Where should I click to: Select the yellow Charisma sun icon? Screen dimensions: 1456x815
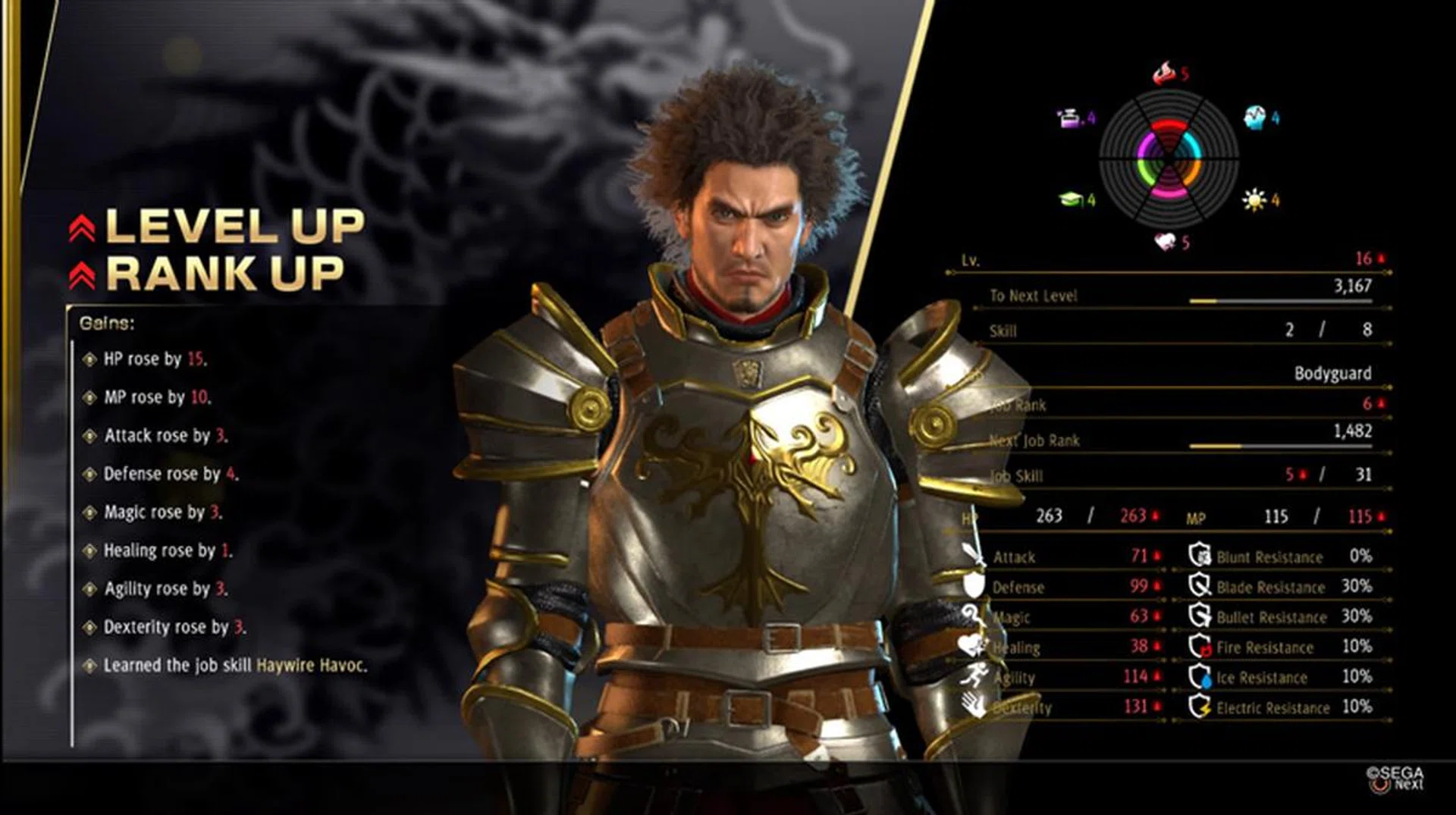click(x=1253, y=199)
